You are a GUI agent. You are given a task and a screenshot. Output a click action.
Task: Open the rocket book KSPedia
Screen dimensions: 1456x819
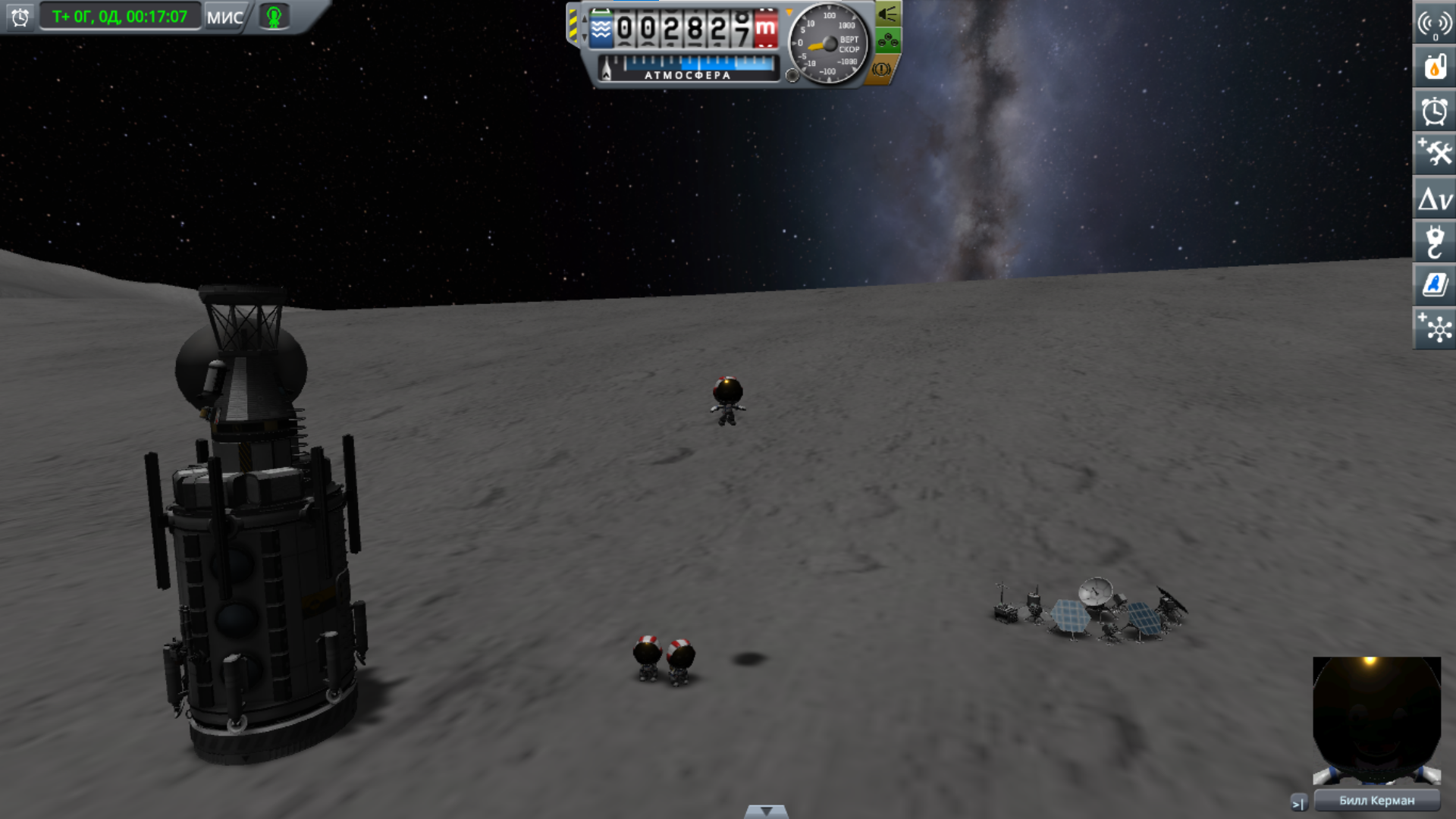[x=1434, y=285]
